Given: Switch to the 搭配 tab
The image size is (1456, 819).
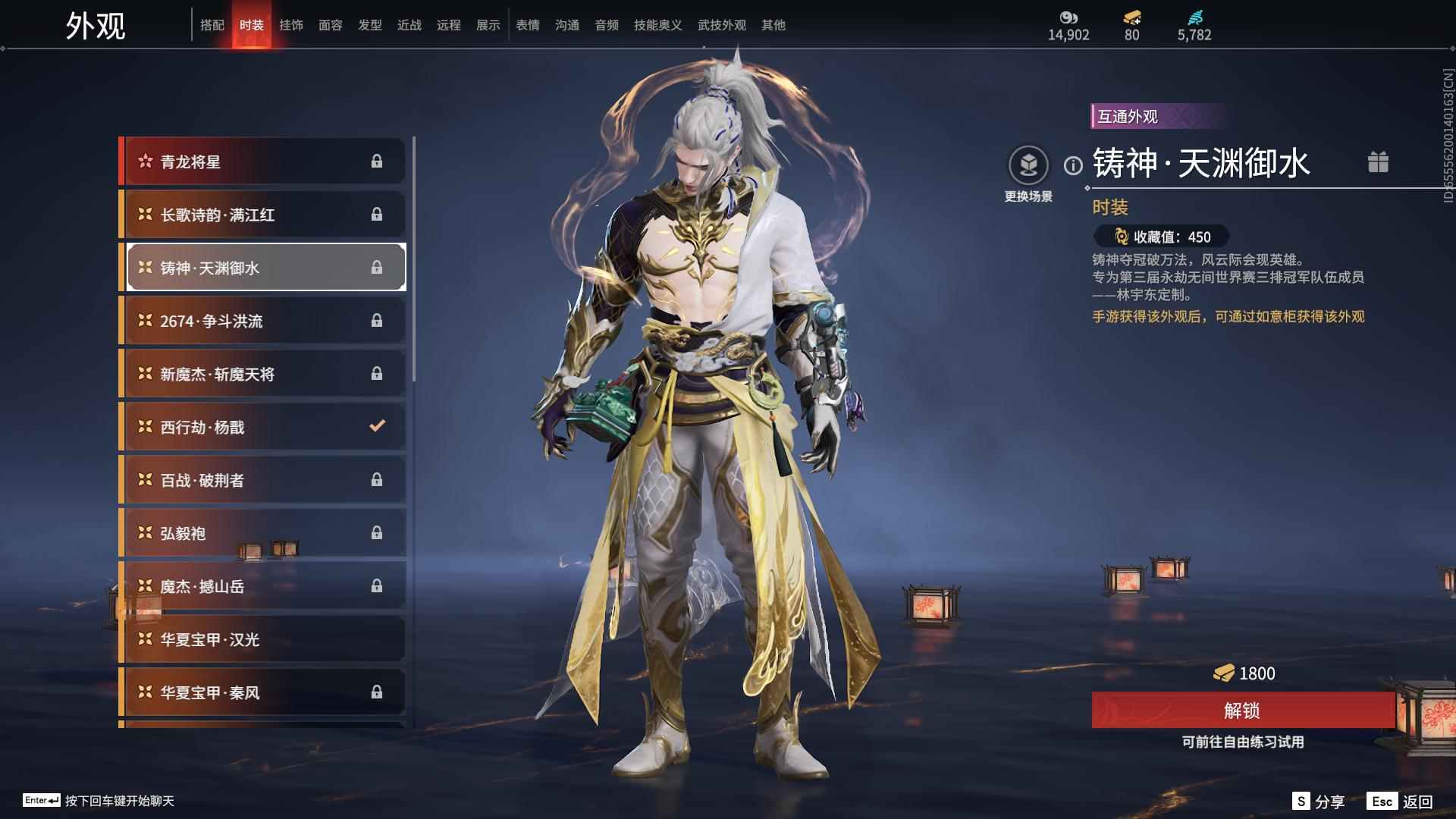Looking at the screenshot, I should click(x=212, y=25).
